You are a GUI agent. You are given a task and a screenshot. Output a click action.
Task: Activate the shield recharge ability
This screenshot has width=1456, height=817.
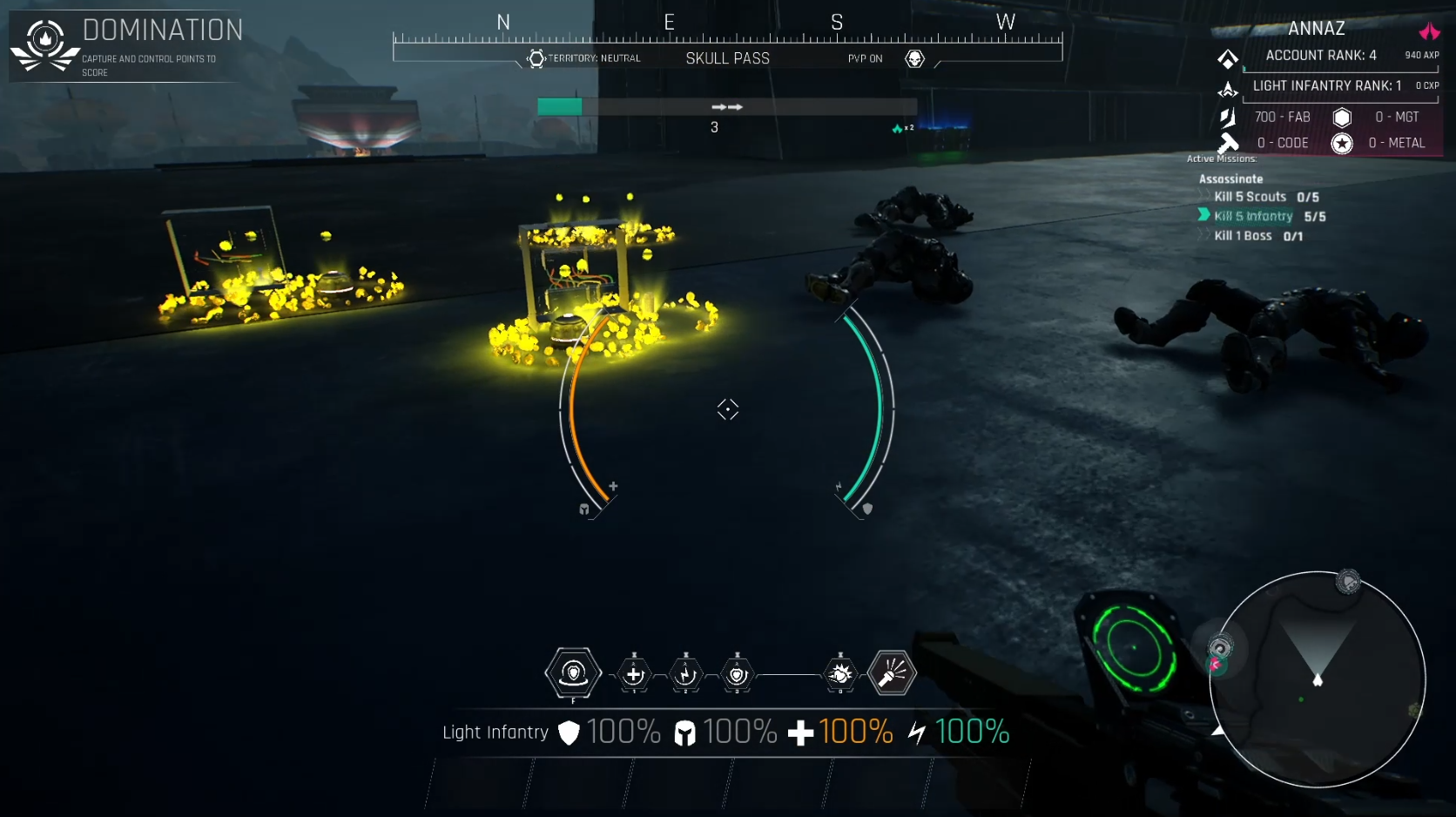tap(738, 674)
